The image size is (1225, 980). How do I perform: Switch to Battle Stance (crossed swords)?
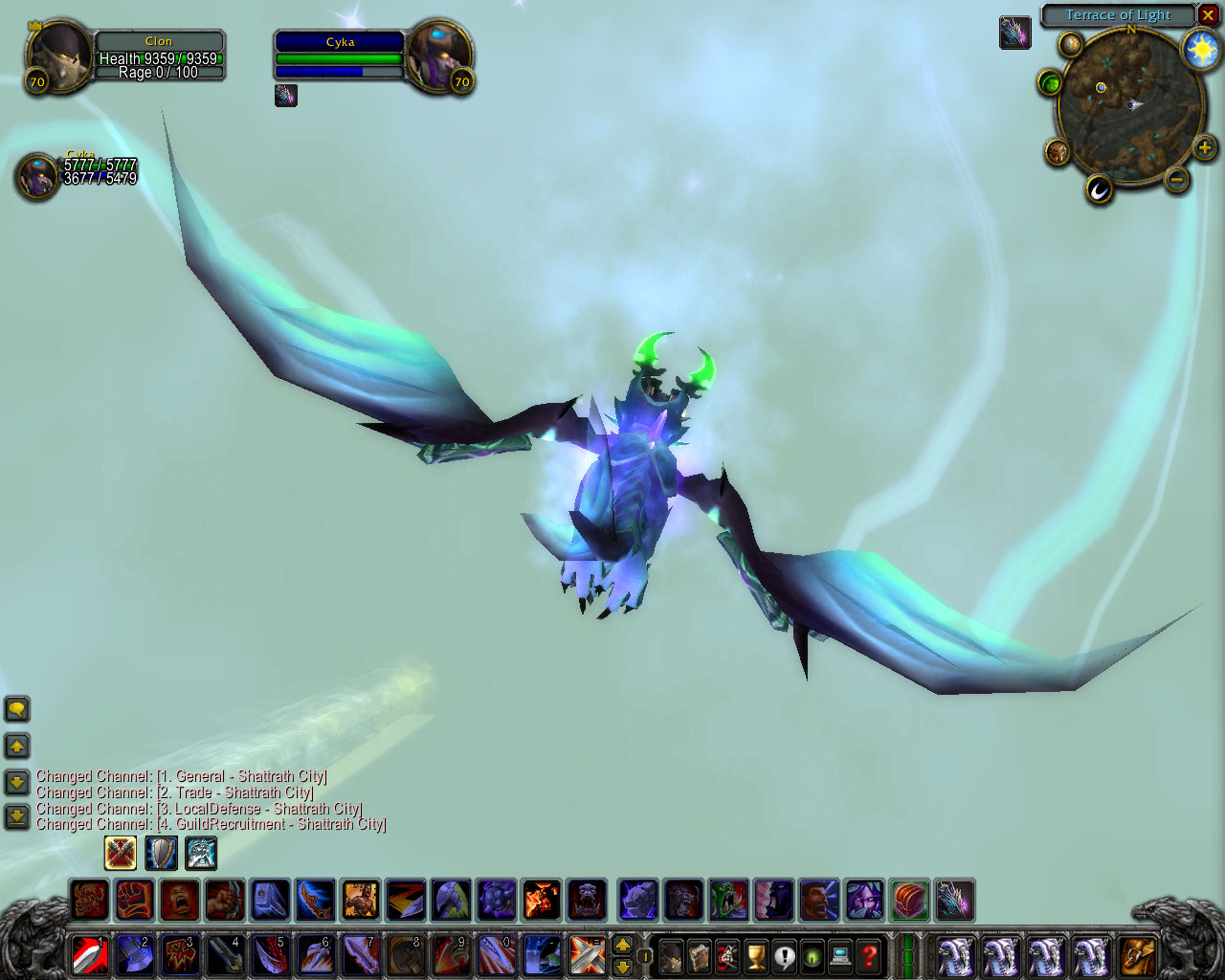121,852
